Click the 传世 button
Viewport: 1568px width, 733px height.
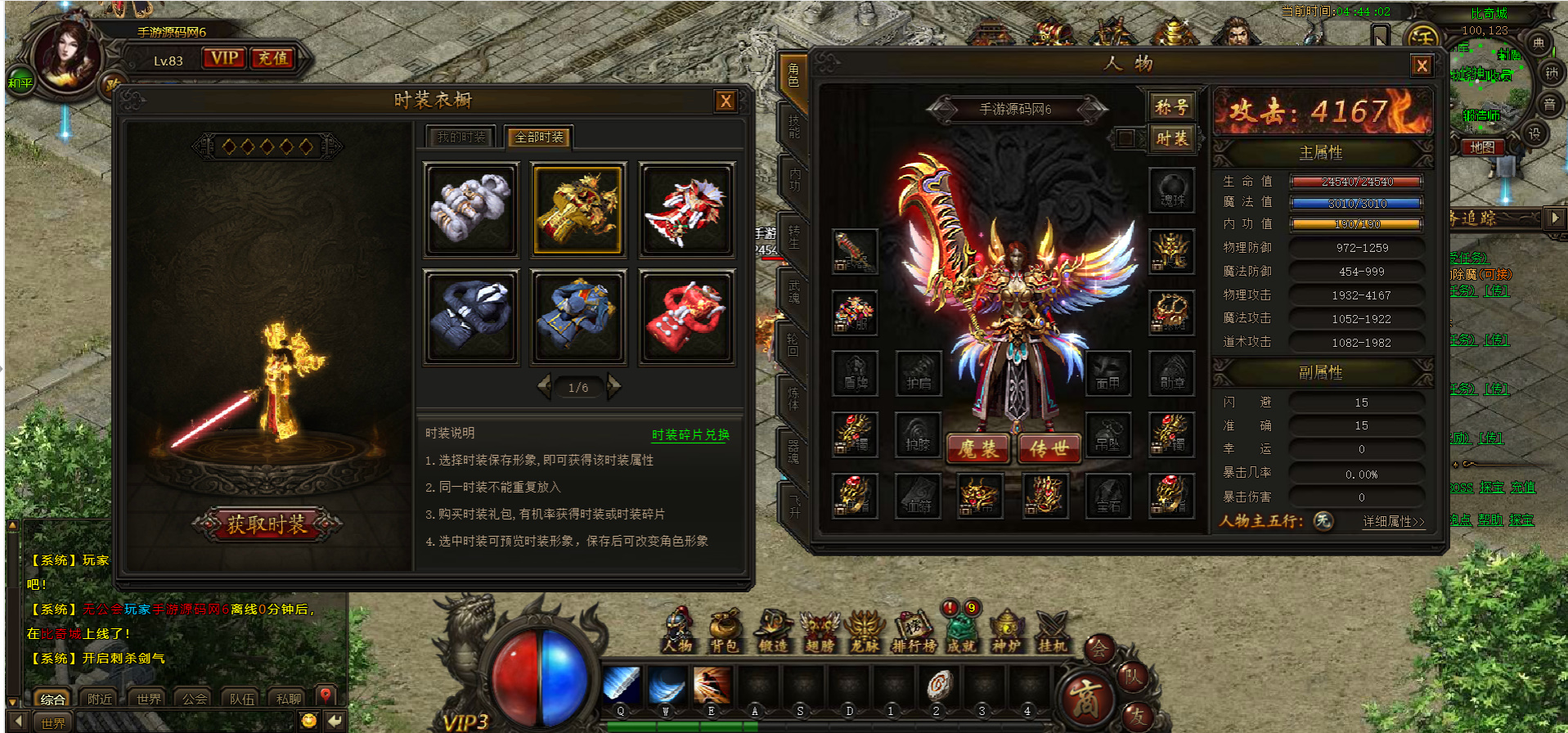point(1049,448)
